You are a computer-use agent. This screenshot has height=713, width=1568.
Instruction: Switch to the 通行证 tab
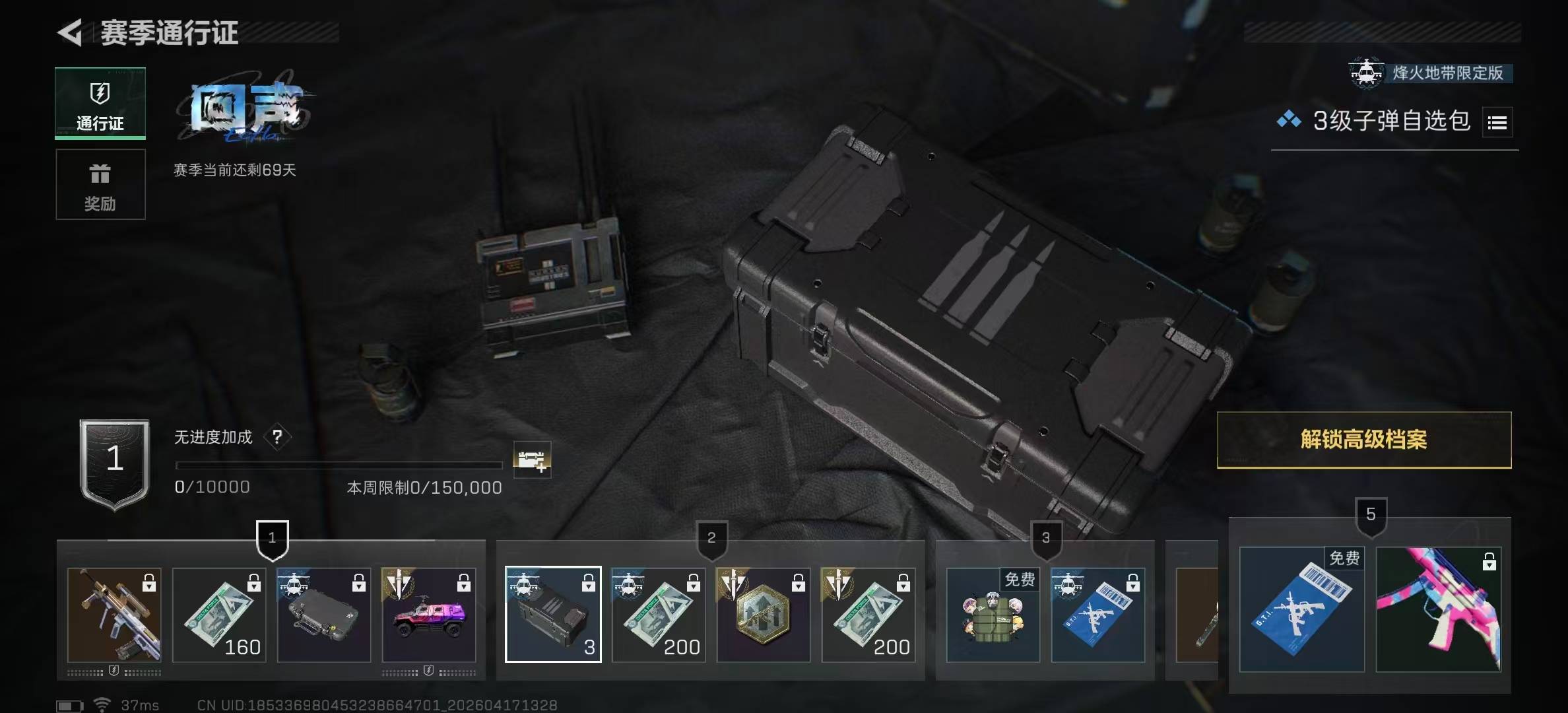click(x=100, y=103)
